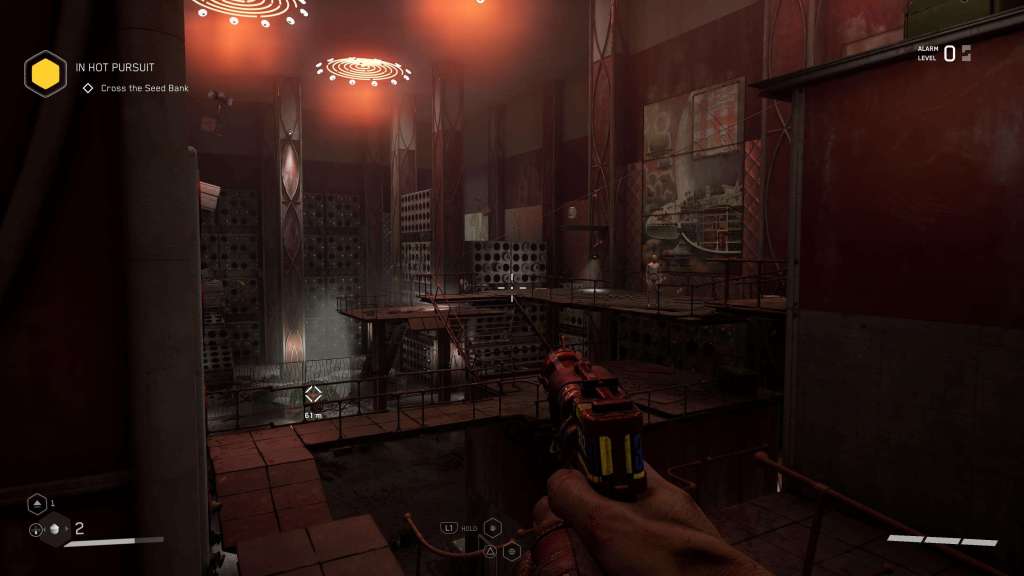
Task: Select the diamond waypoint marker at 61 m
Action: click(x=313, y=394)
